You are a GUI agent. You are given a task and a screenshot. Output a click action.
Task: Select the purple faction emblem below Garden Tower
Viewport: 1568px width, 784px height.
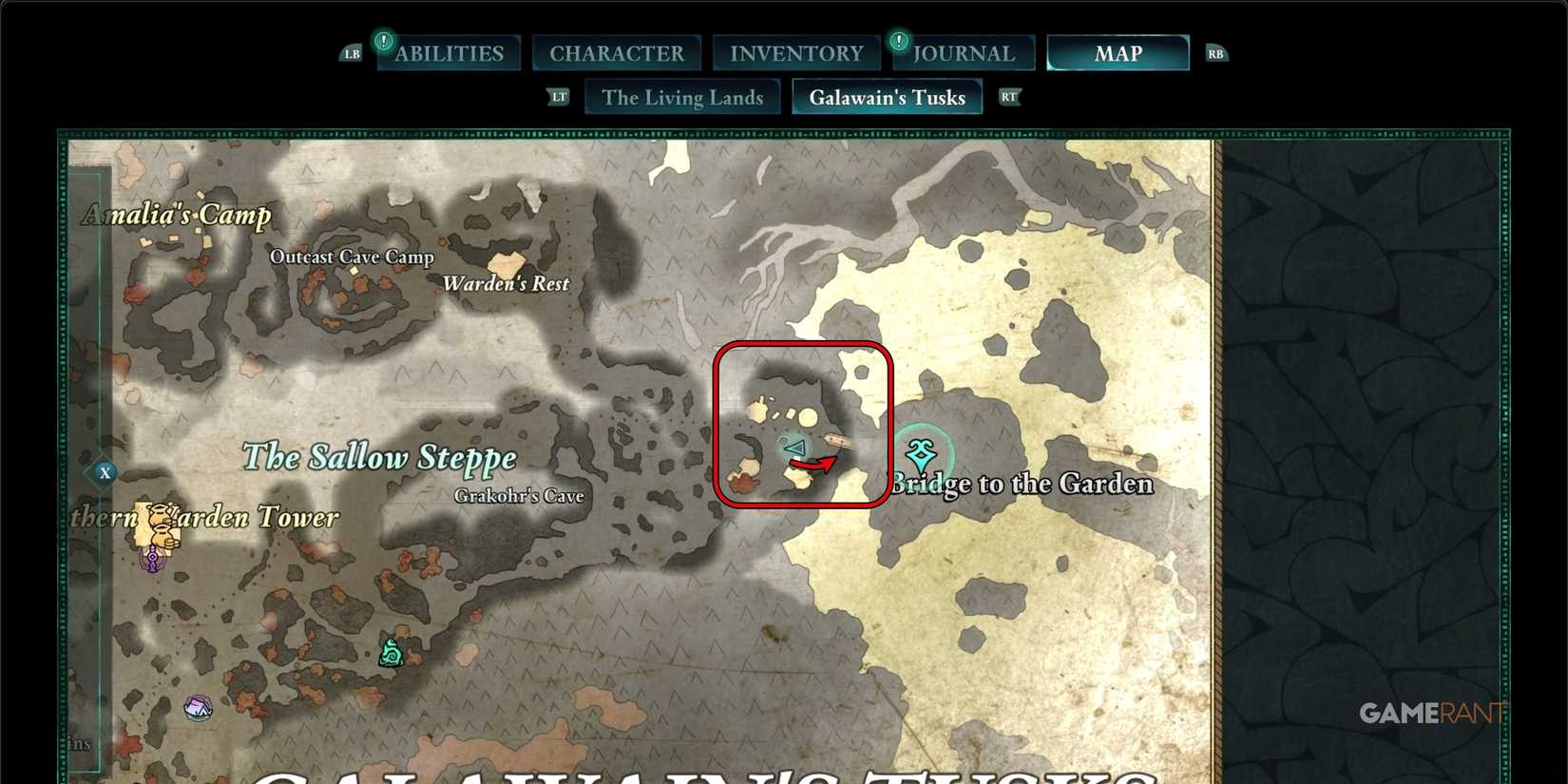(x=152, y=560)
